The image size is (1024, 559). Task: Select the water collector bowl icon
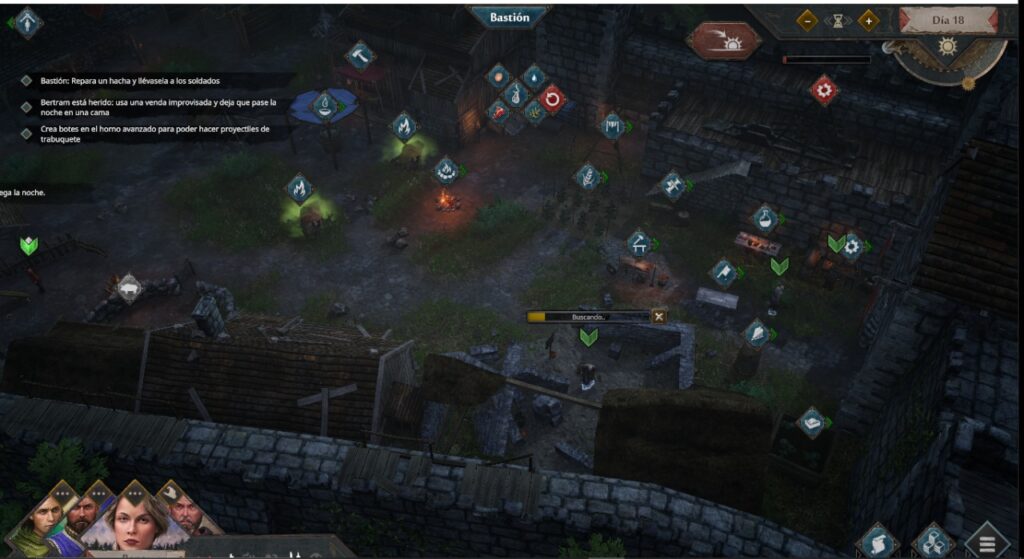point(323,105)
